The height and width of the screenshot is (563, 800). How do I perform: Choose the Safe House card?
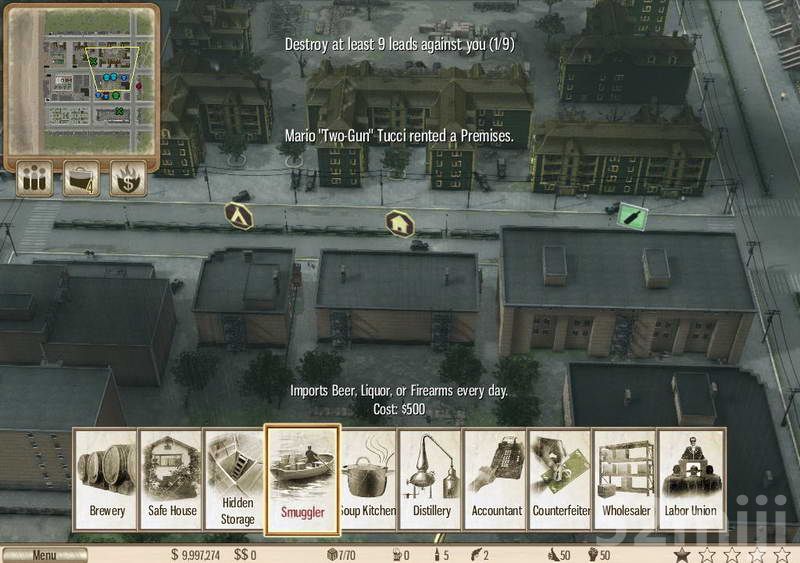coord(171,480)
